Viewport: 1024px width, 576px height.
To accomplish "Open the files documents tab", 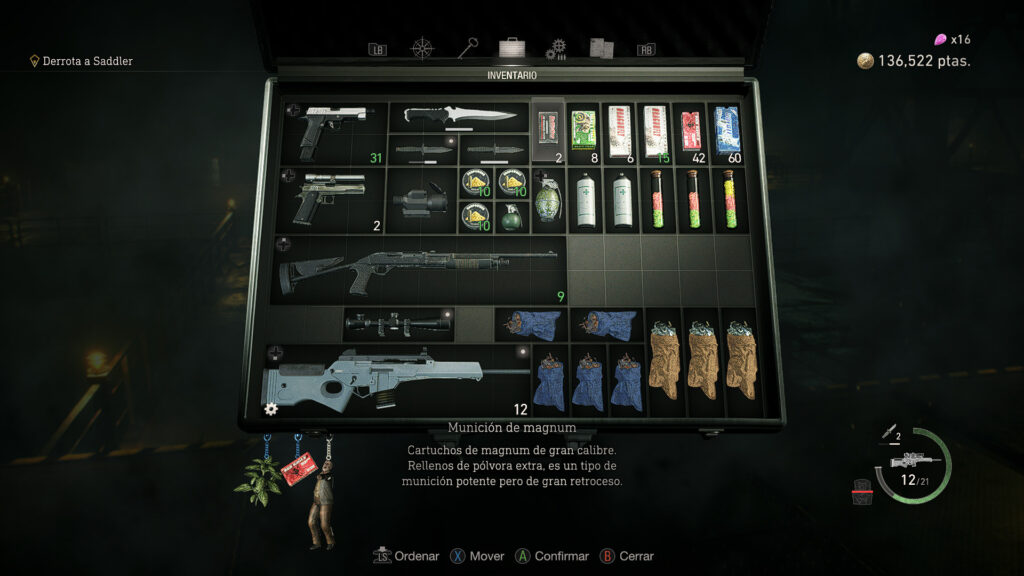I will (601, 48).
